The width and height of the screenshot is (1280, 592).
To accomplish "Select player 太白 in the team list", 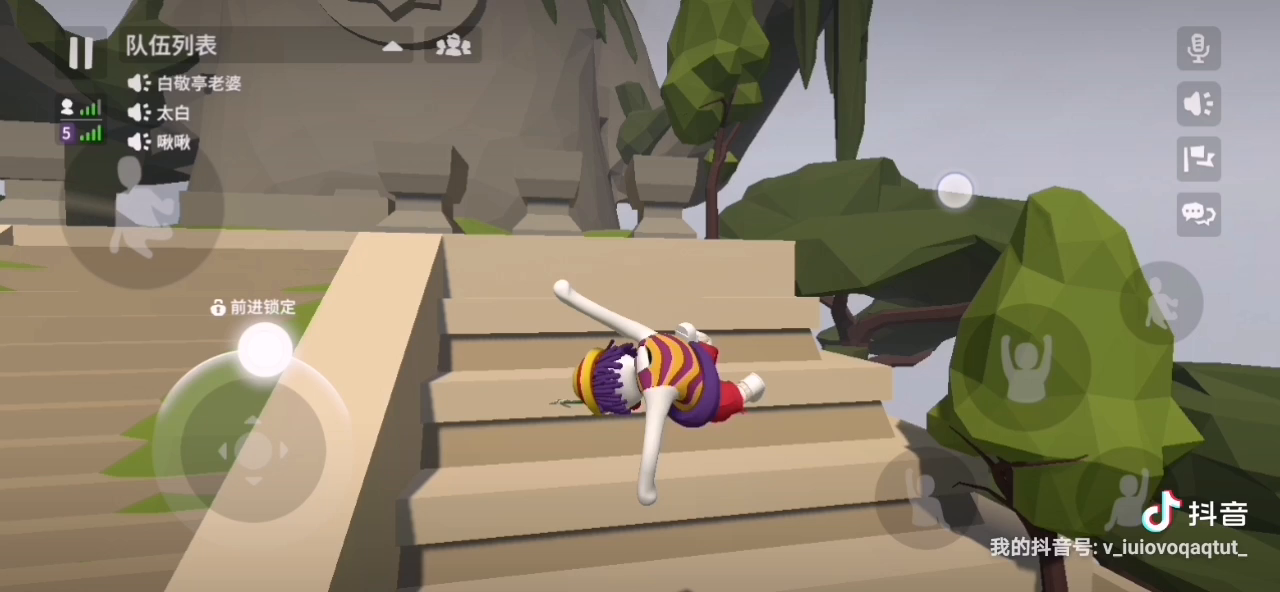I will (x=172, y=113).
